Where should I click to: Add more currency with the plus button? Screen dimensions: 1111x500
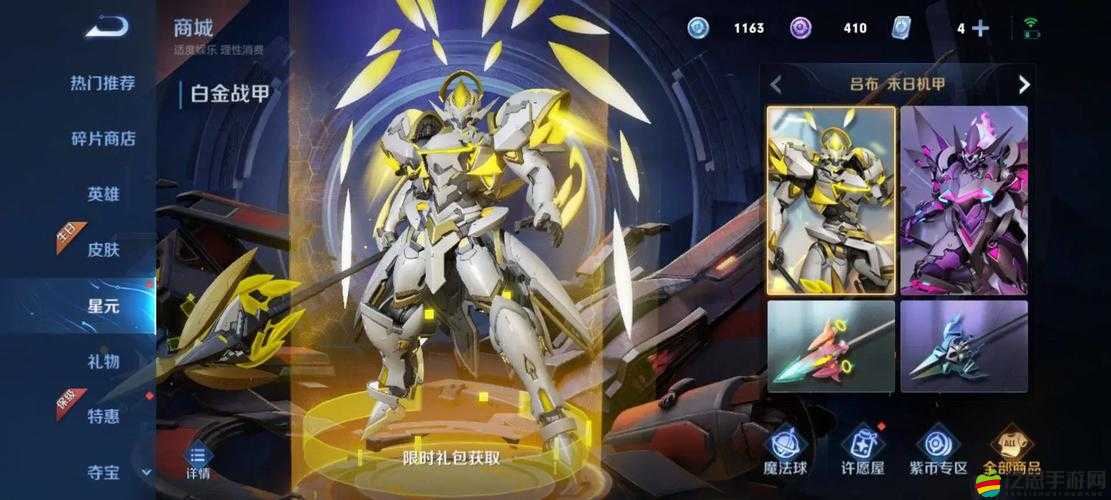980,28
